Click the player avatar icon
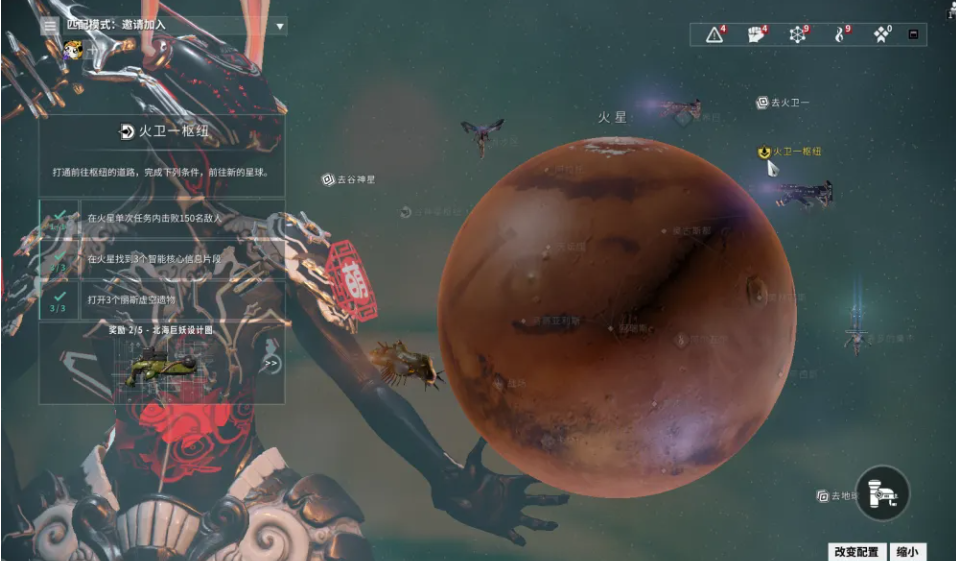This screenshot has height=561, width=956. click(73, 49)
